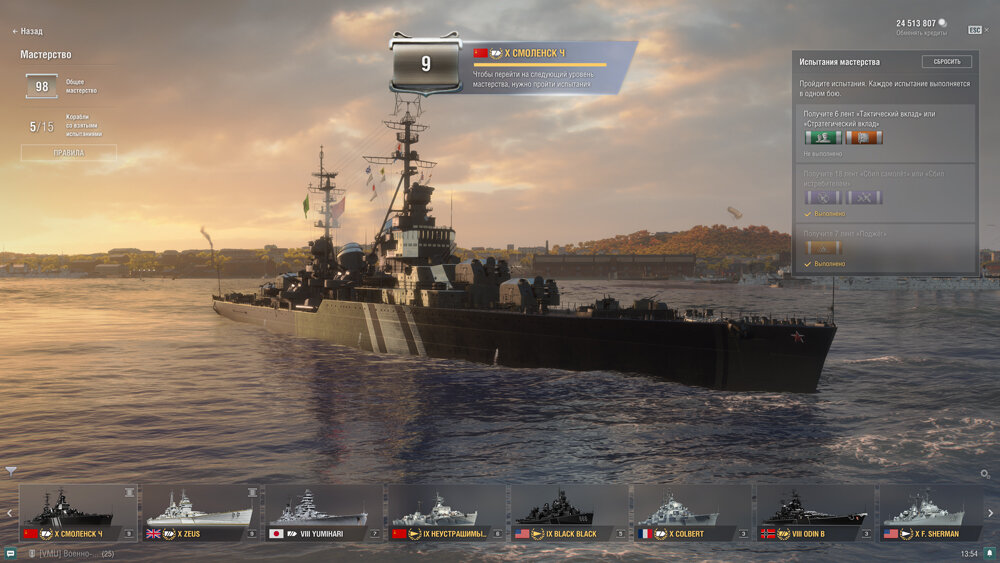This screenshot has height=563, width=1000.
Task: Select the X Colbert ship card
Action: pos(693,513)
